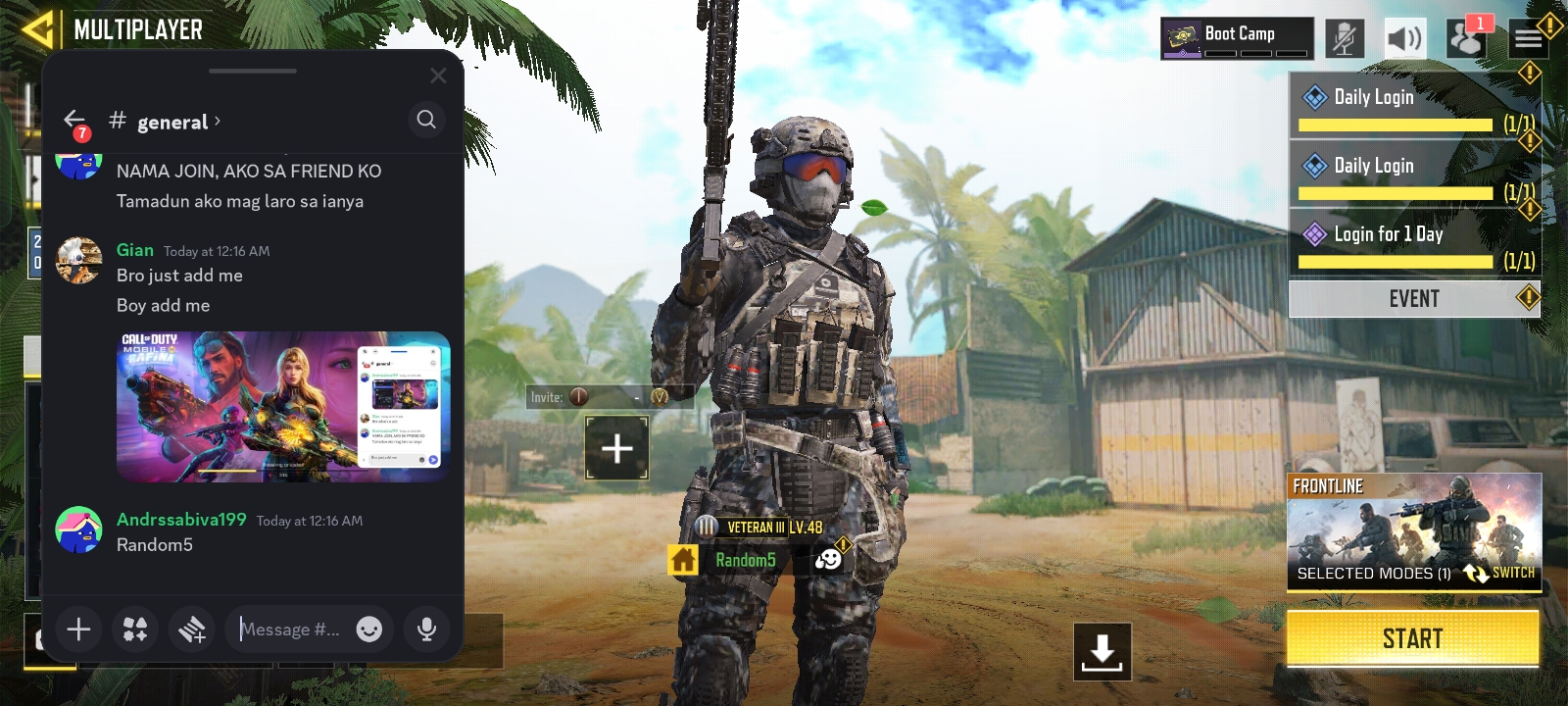Switch the selected Frontline game mode
The image size is (1568, 706).
click(1499, 573)
